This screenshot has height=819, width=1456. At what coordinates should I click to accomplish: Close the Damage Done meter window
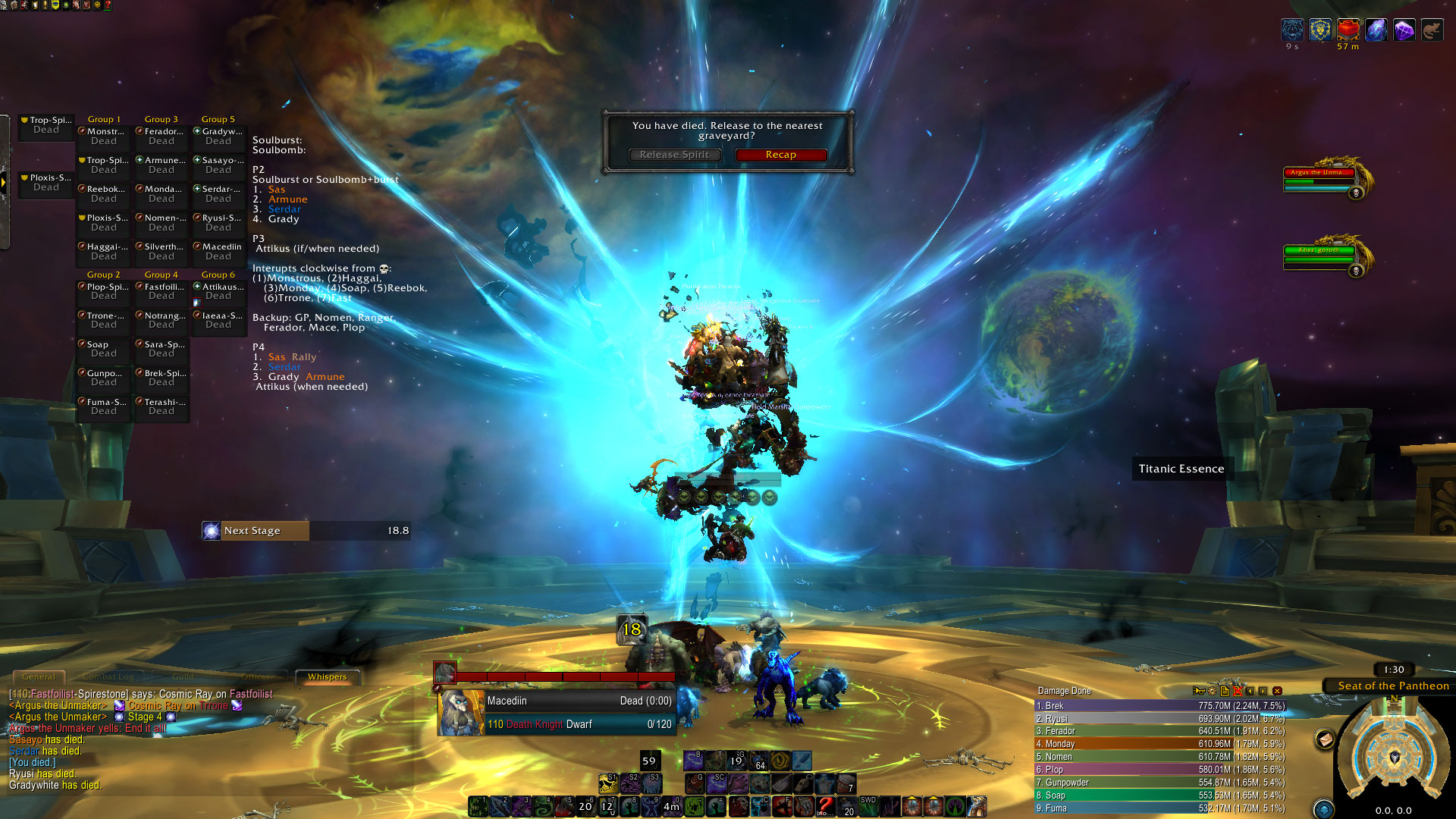(1277, 691)
